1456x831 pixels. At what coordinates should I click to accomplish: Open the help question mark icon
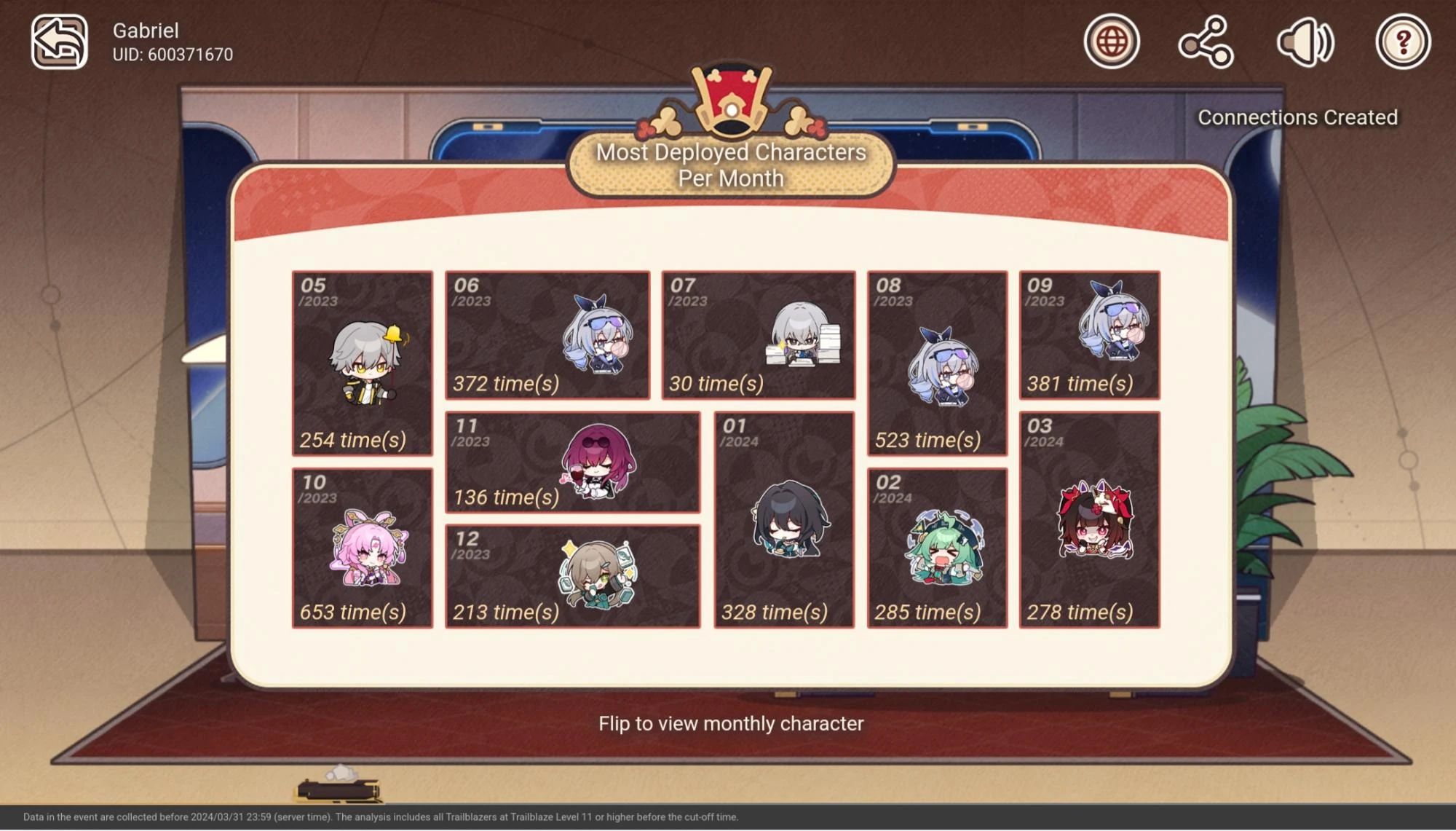[x=1405, y=42]
